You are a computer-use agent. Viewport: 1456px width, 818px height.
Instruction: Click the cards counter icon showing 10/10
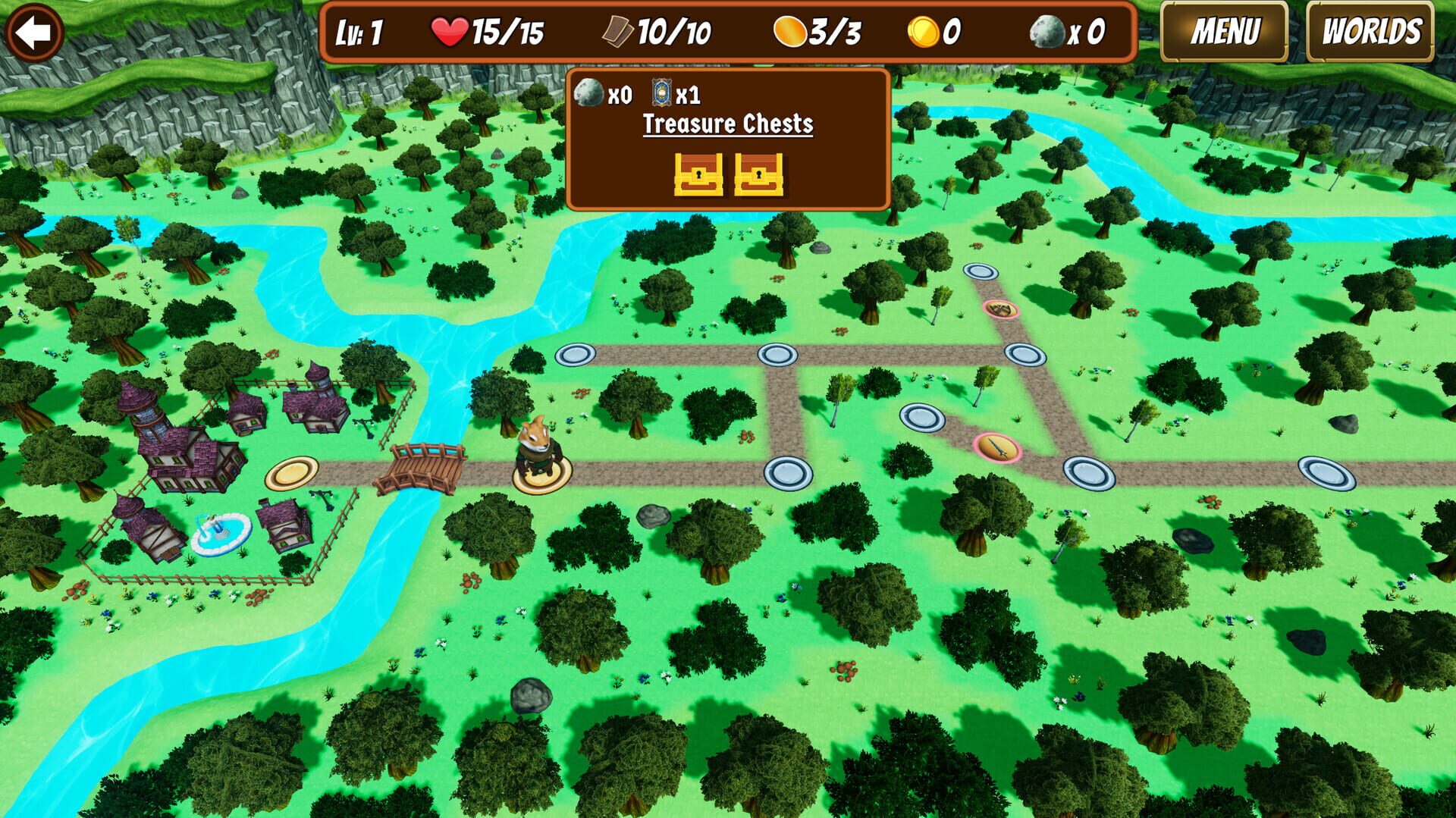[x=618, y=32]
